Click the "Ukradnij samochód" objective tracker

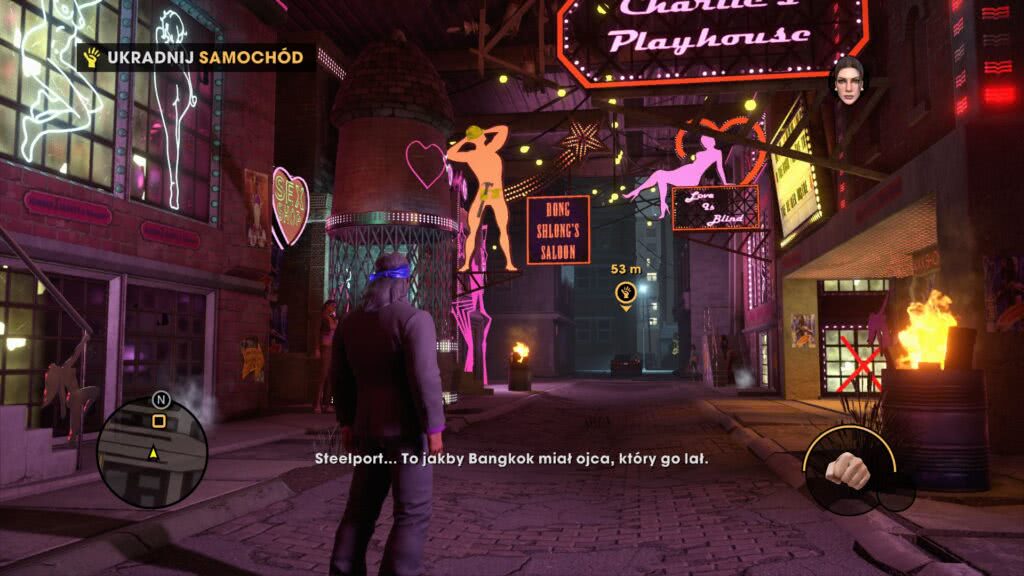coord(195,57)
